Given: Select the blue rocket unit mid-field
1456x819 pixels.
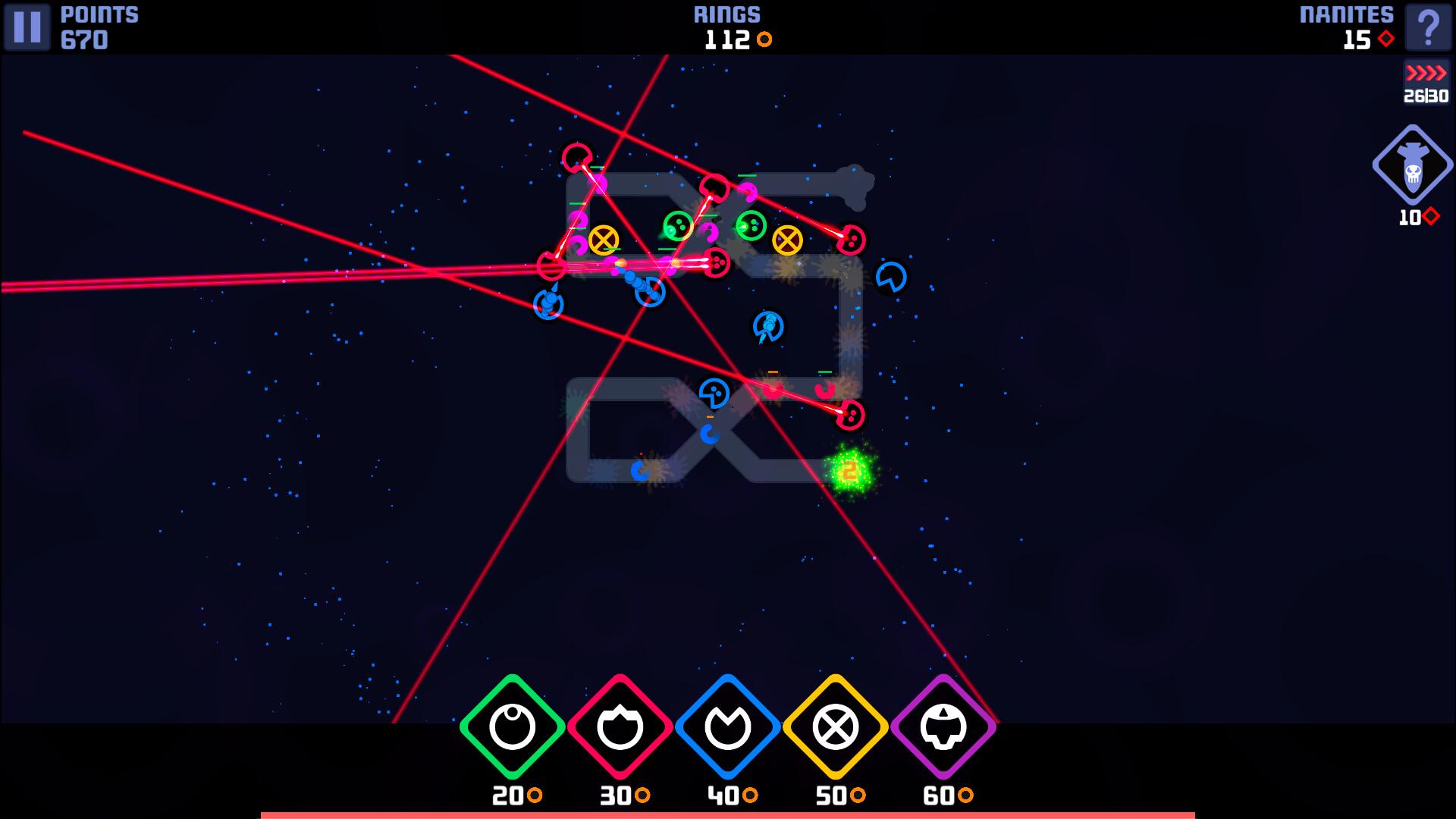Looking at the screenshot, I should tap(767, 328).
